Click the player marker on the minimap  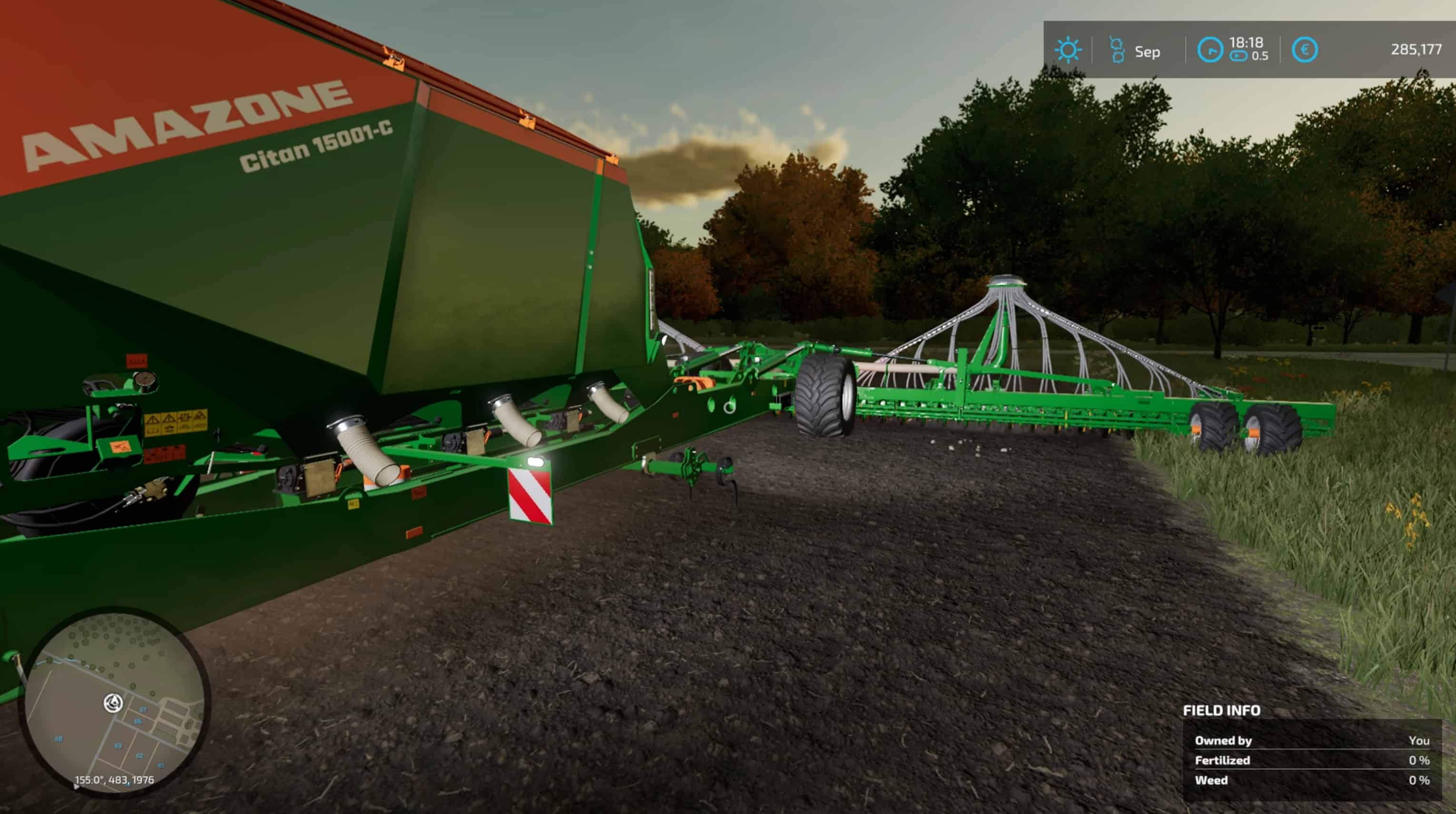pos(114,703)
